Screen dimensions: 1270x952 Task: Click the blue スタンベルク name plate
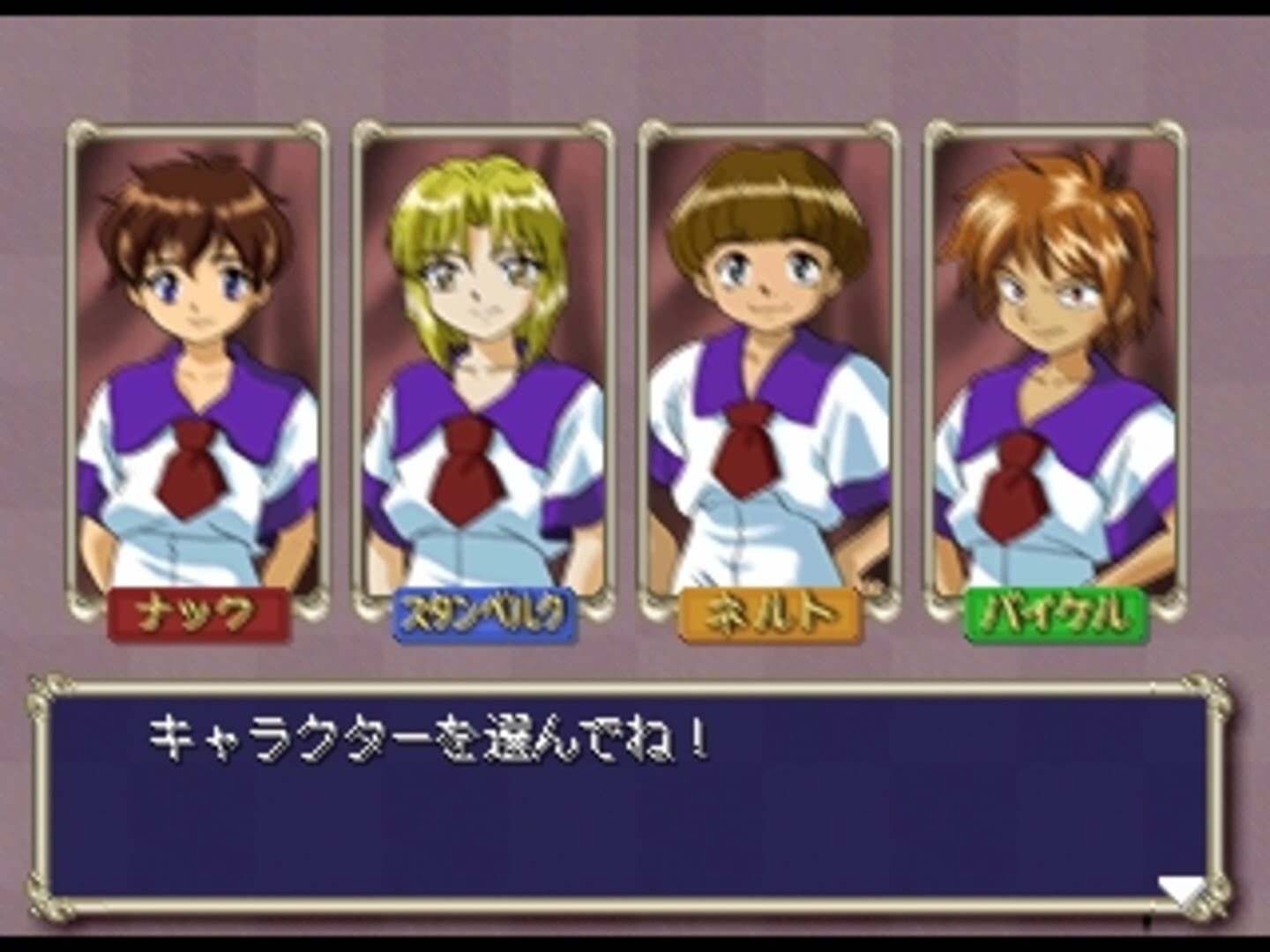point(482,614)
